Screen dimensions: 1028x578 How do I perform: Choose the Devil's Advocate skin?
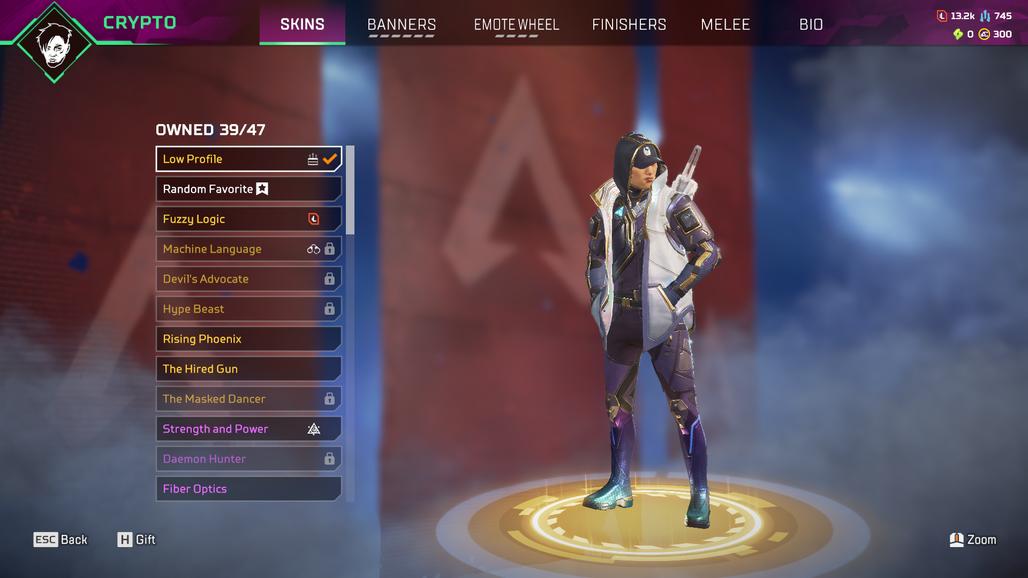point(248,279)
